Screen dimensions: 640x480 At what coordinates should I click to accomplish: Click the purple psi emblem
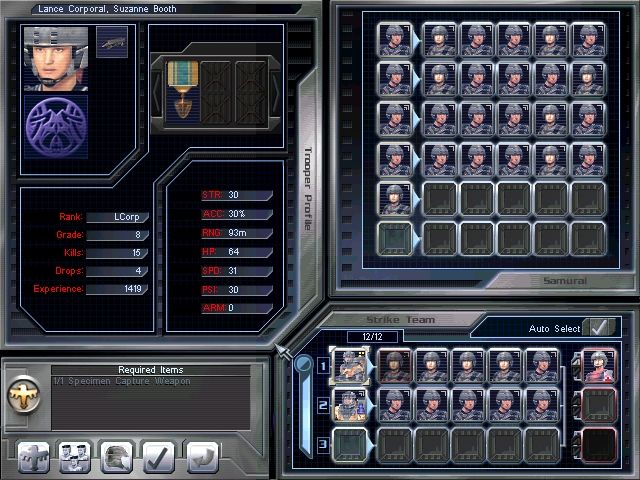[56, 126]
